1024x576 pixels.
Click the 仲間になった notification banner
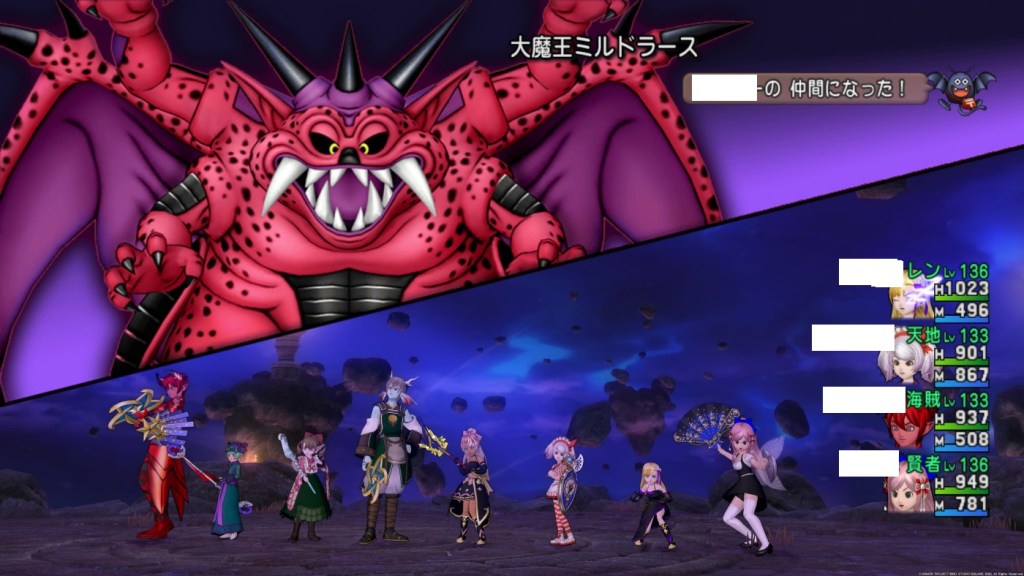(x=802, y=88)
